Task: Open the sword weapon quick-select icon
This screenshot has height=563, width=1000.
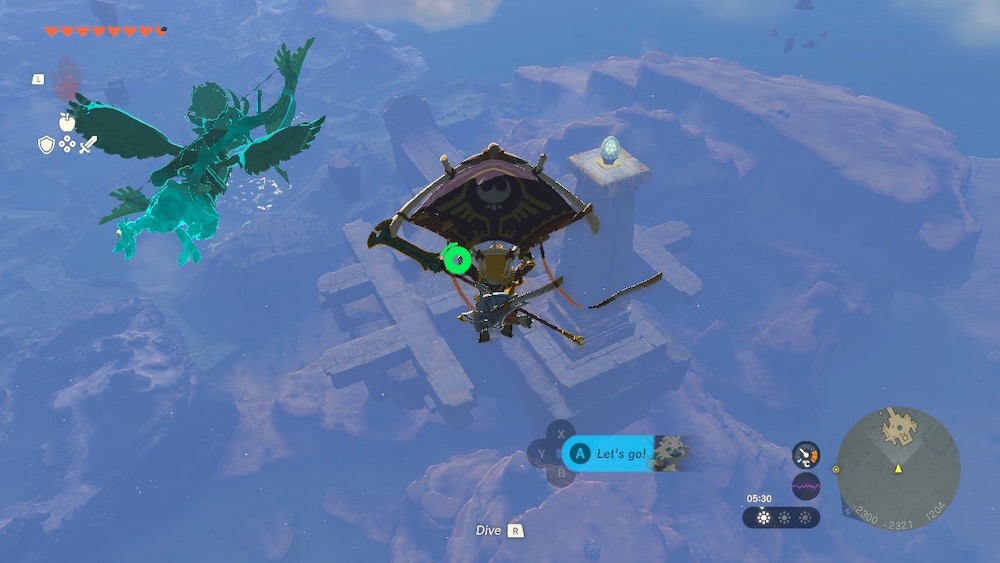Action: 88,145
